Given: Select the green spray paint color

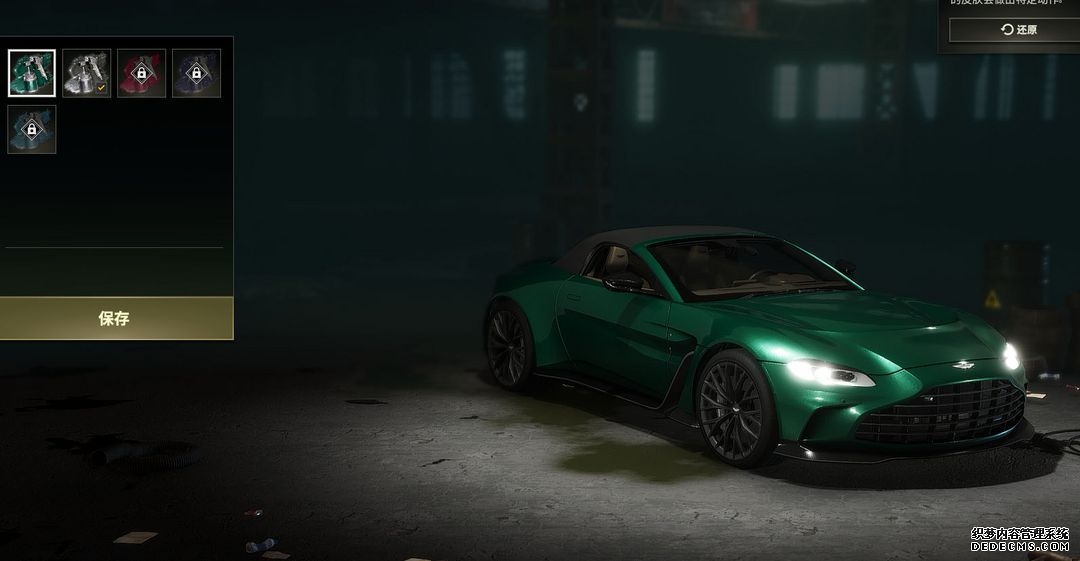Looking at the screenshot, I should coord(32,73).
